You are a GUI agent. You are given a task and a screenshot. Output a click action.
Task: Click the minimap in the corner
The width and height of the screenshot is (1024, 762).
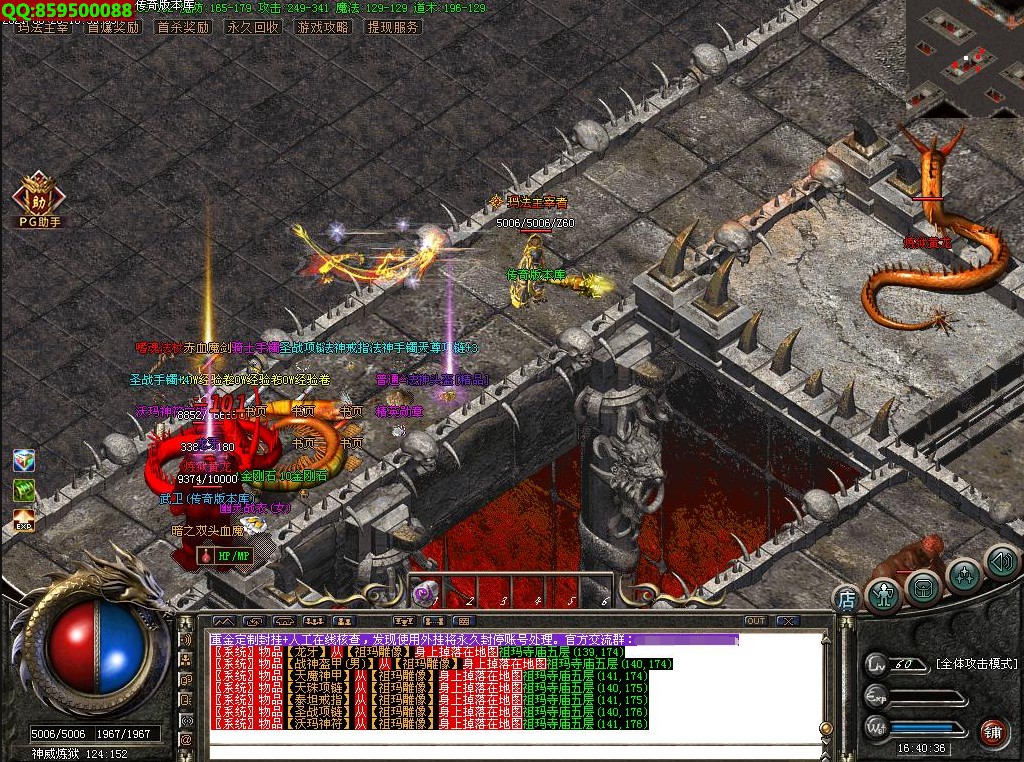point(964,55)
